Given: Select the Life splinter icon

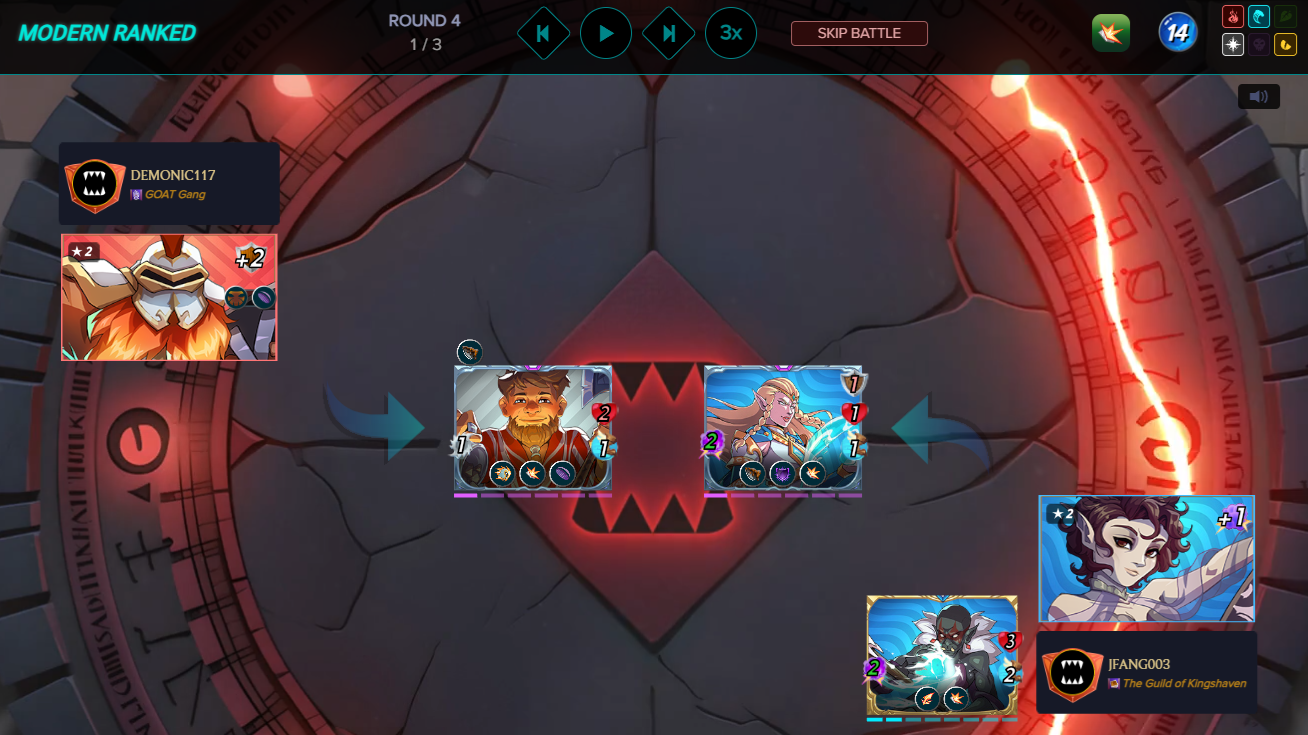Looking at the screenshot, I should pyautogui.click(x=1234, y=44).
